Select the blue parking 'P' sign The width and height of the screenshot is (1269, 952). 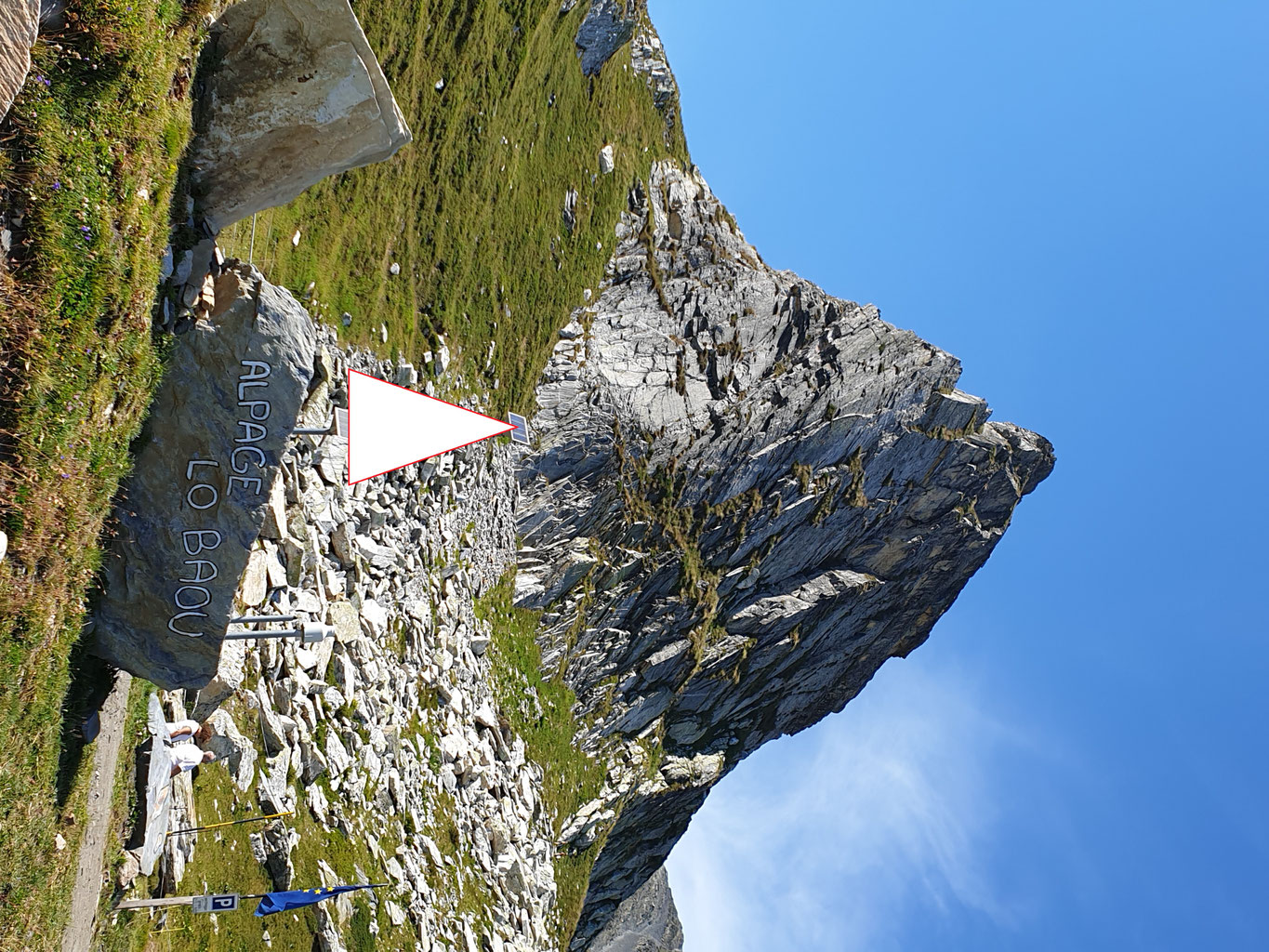pyautogui.click(x=221, y=903)
